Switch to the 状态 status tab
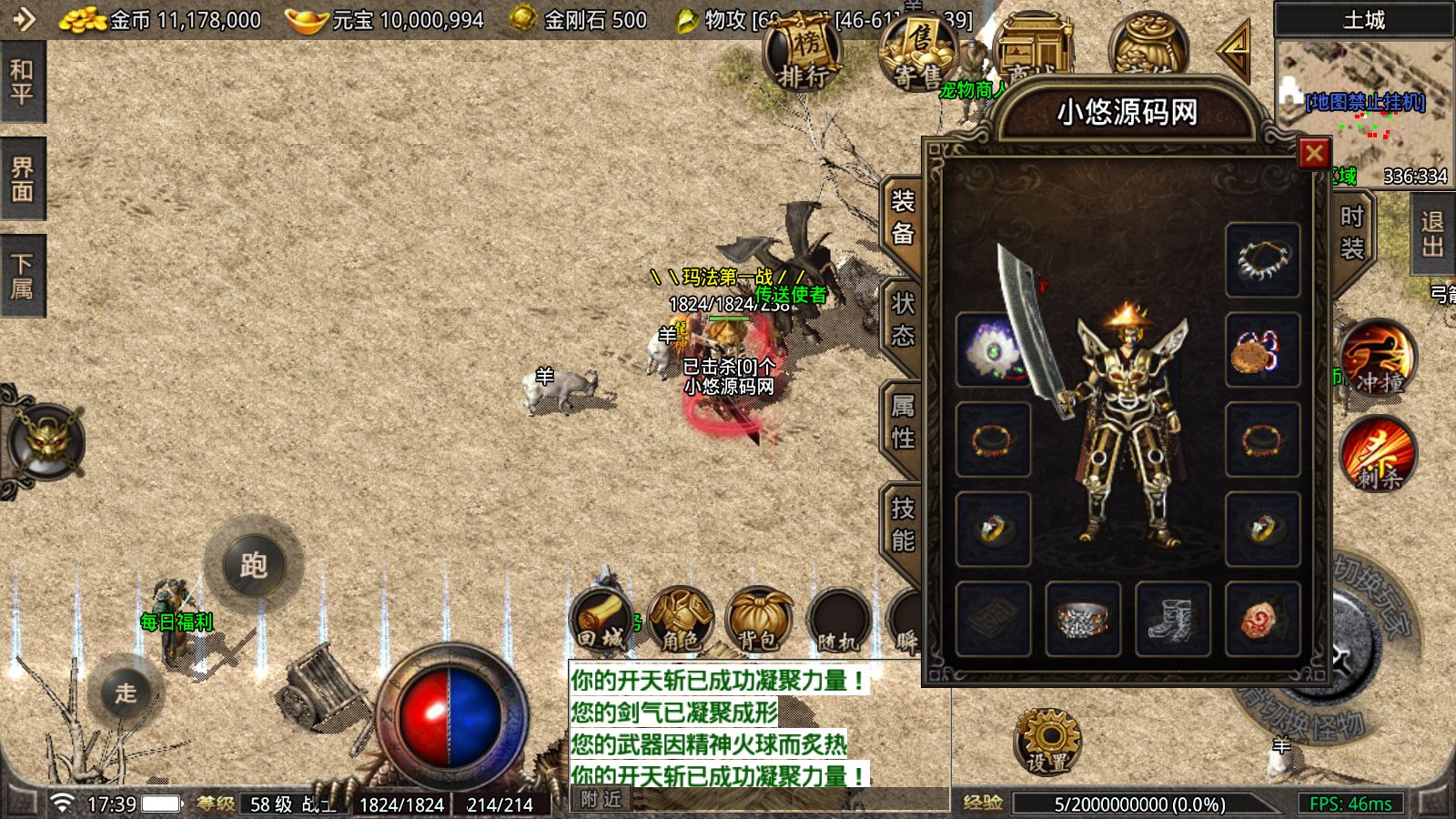This screenshot has width=1456, height=819. point(902,320)
